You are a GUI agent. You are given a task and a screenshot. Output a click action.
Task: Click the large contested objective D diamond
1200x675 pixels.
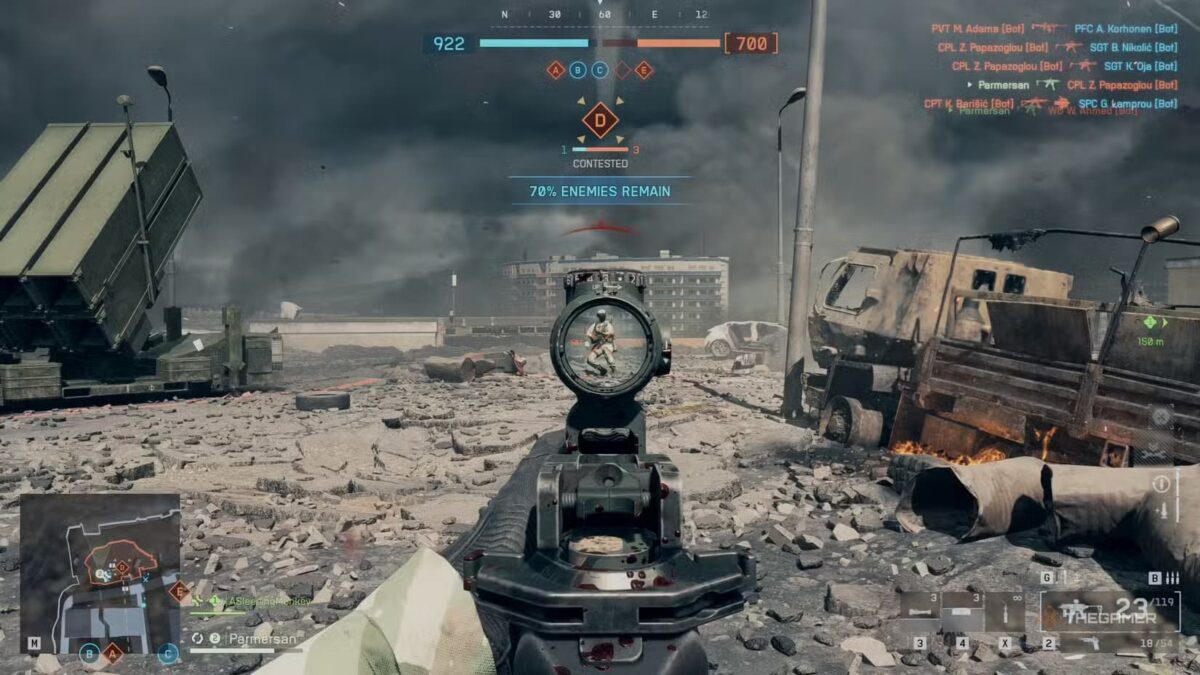[600, 121]
